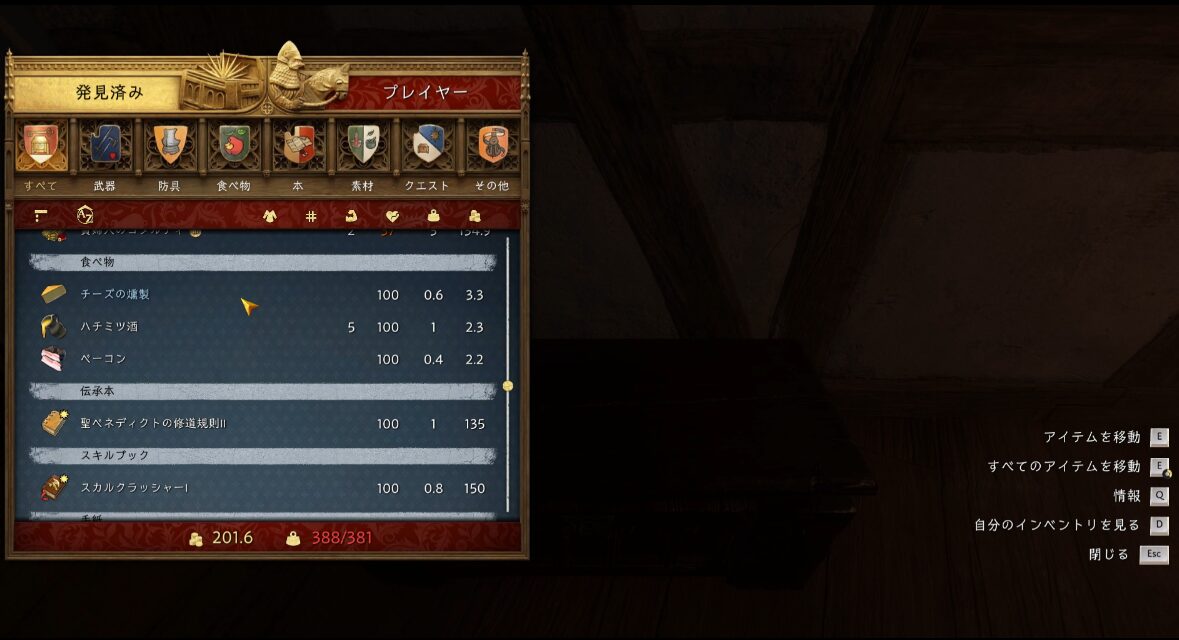Click the スカルクラッシャーI skill book row
1179x640 pixels.
pos(262,488)
